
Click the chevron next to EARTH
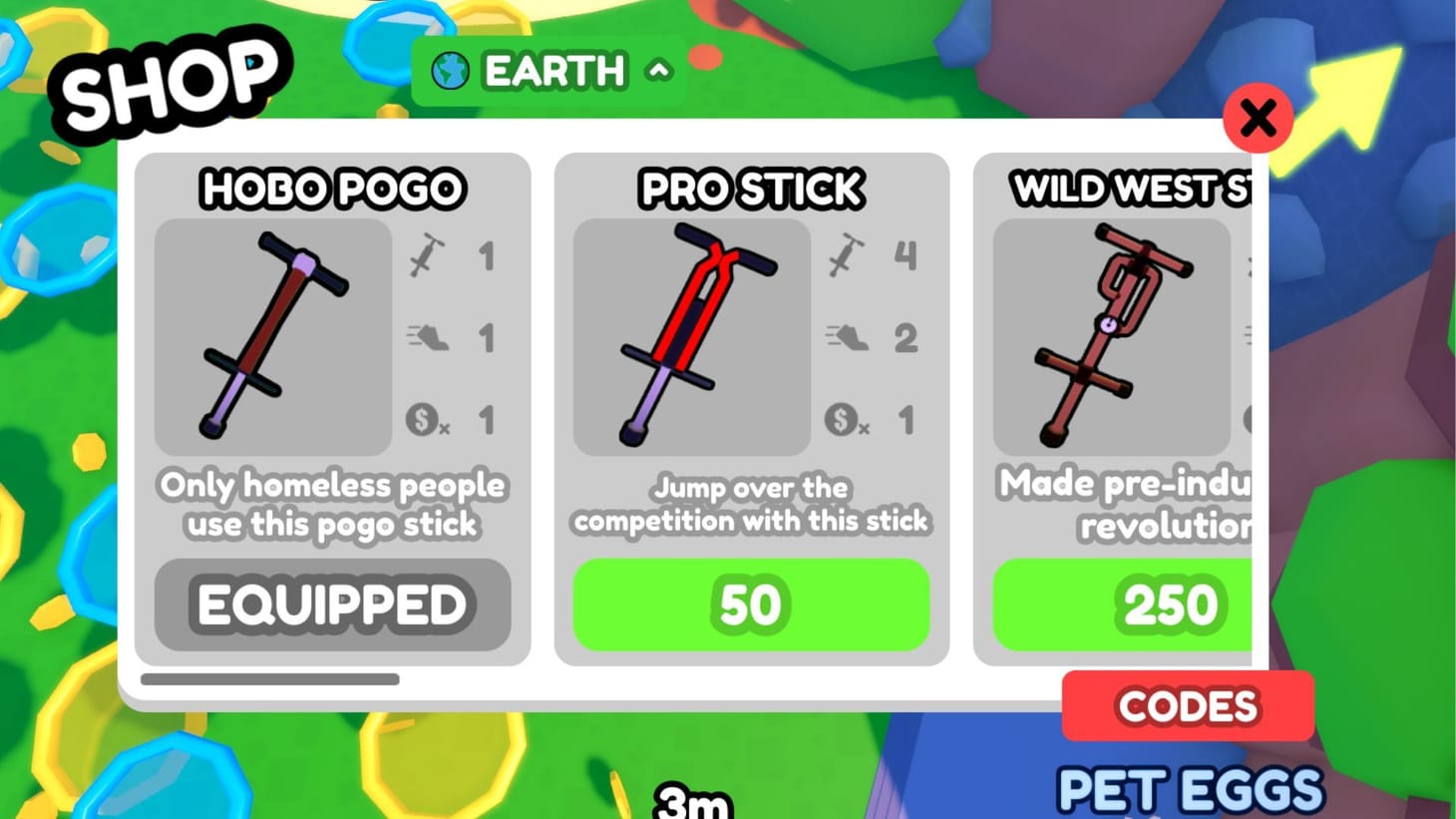tap(657, 71)
